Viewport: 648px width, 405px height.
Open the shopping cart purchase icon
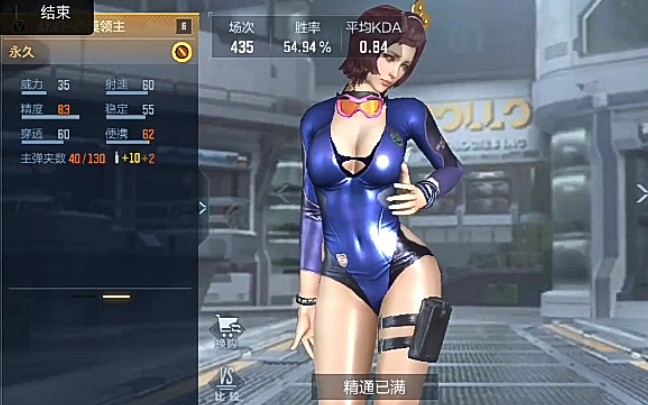pos(226,329)
